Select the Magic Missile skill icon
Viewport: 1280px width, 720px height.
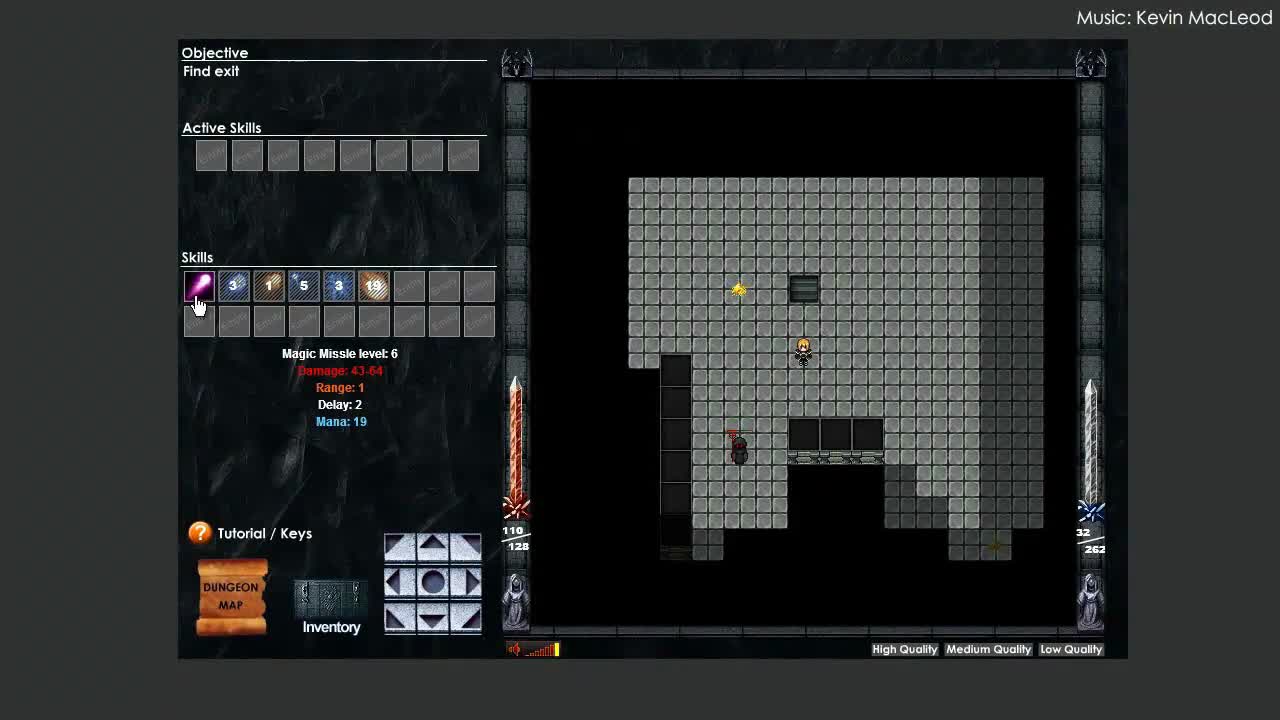point(199,287)
